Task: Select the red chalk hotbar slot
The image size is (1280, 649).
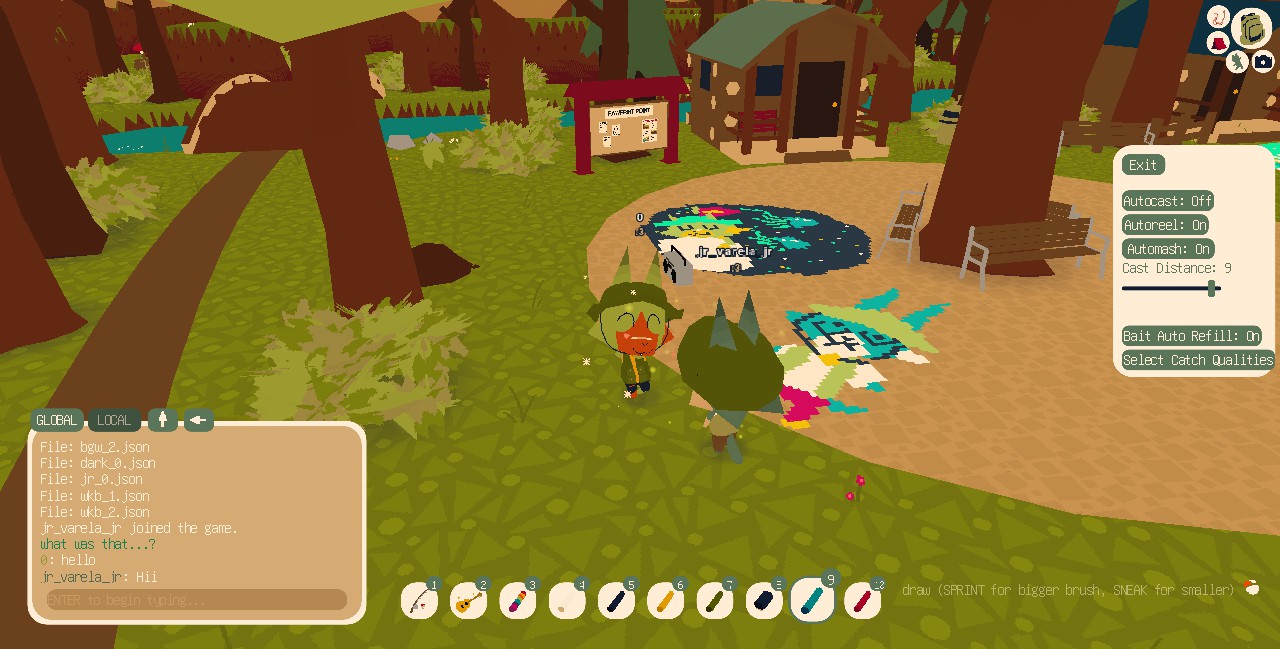Action: click(x=863, y=601)
